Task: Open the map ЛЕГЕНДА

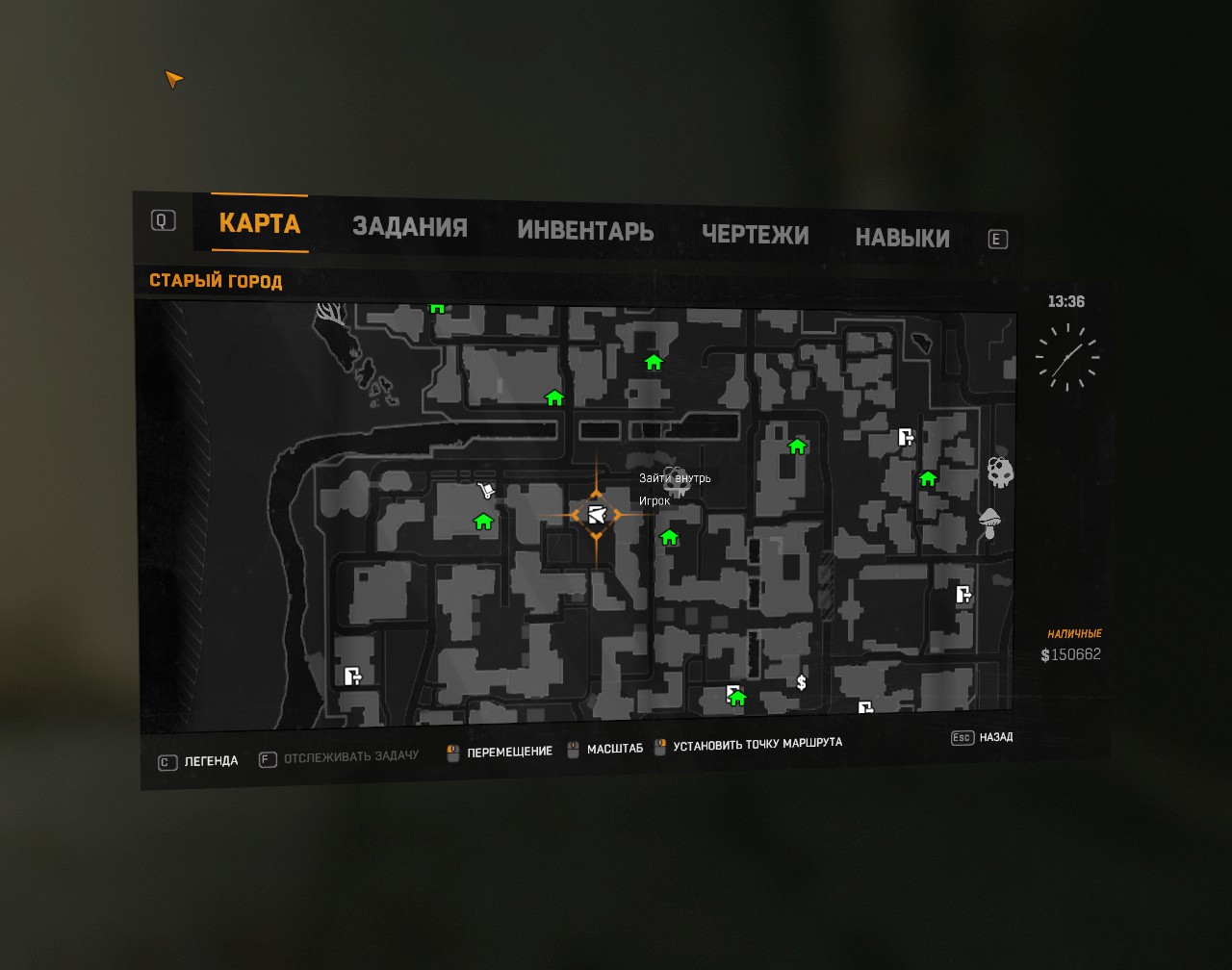Action: (x=210, y=761)
